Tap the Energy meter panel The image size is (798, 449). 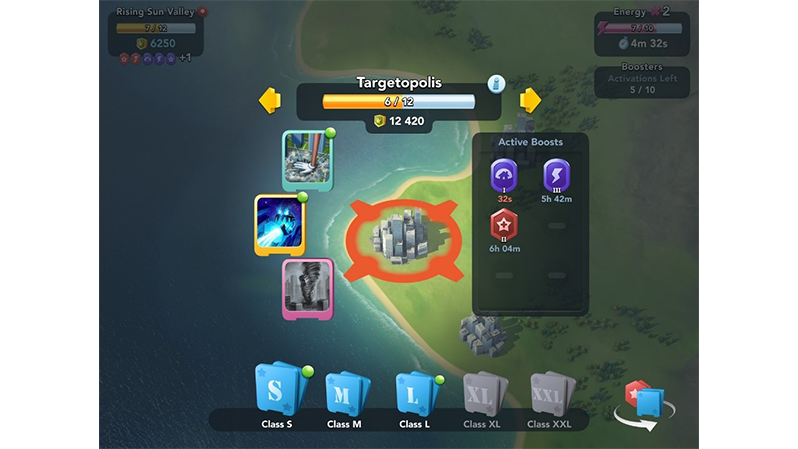pyautogui.click(x=641, y=32)
